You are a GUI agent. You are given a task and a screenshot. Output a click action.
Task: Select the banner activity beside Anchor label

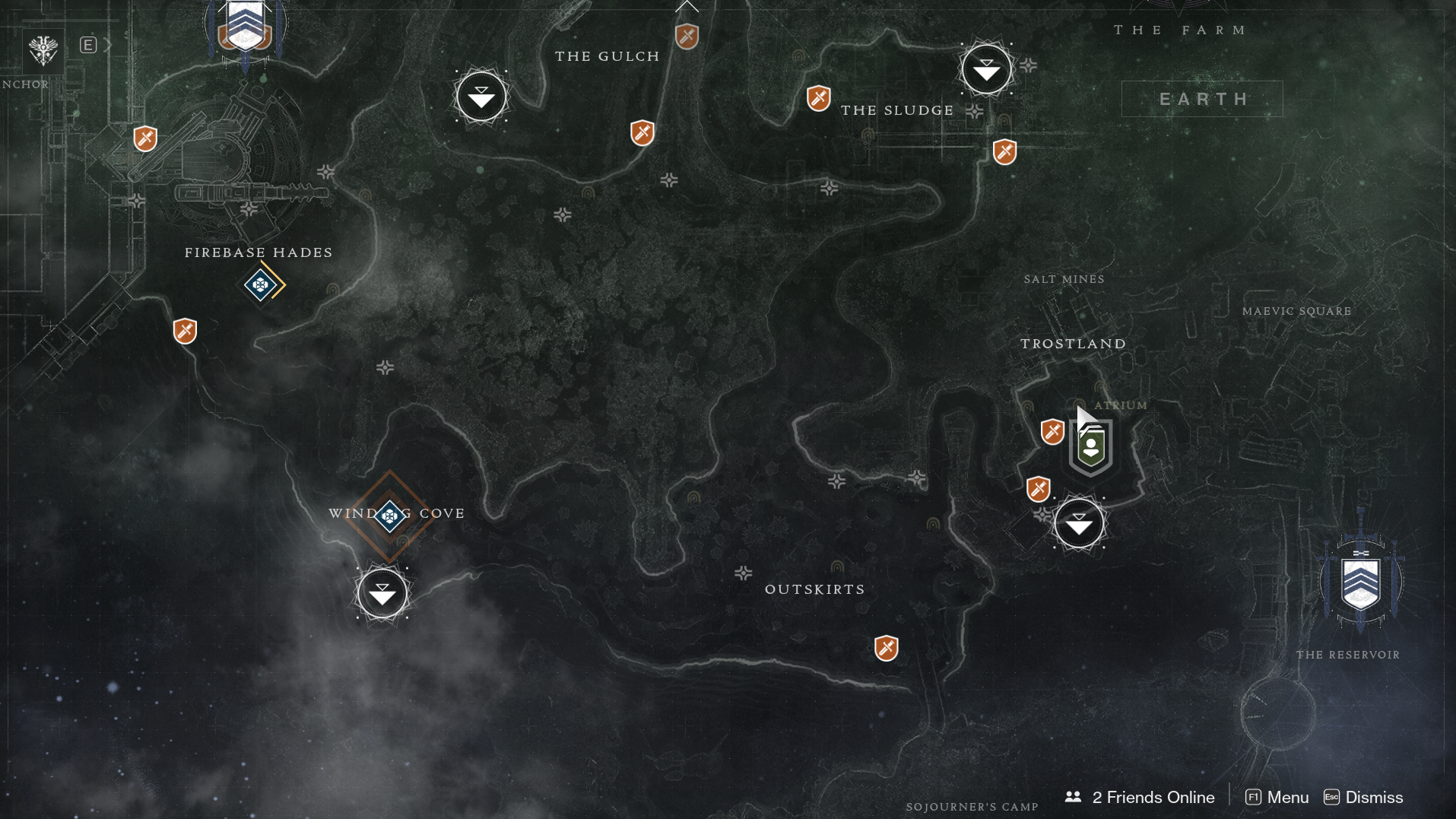245,27
